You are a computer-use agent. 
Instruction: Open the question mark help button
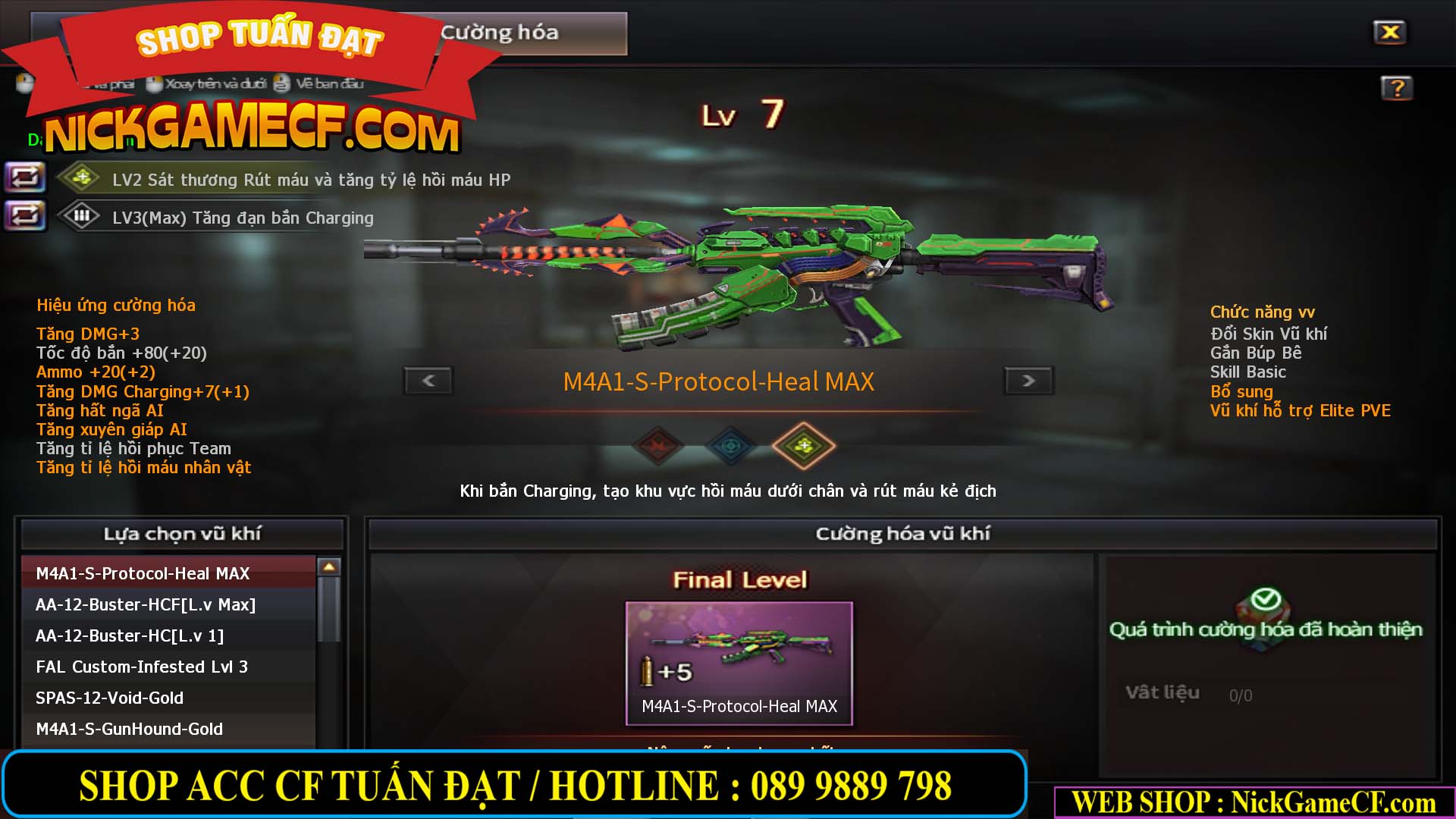(1396, 88)
